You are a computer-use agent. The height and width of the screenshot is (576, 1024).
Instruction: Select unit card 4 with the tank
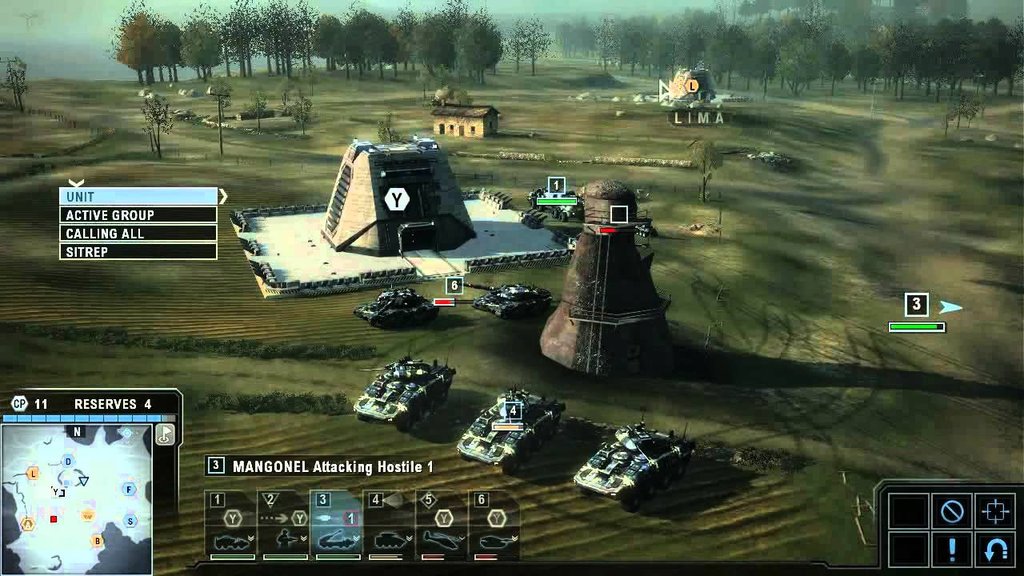(389, 525)
